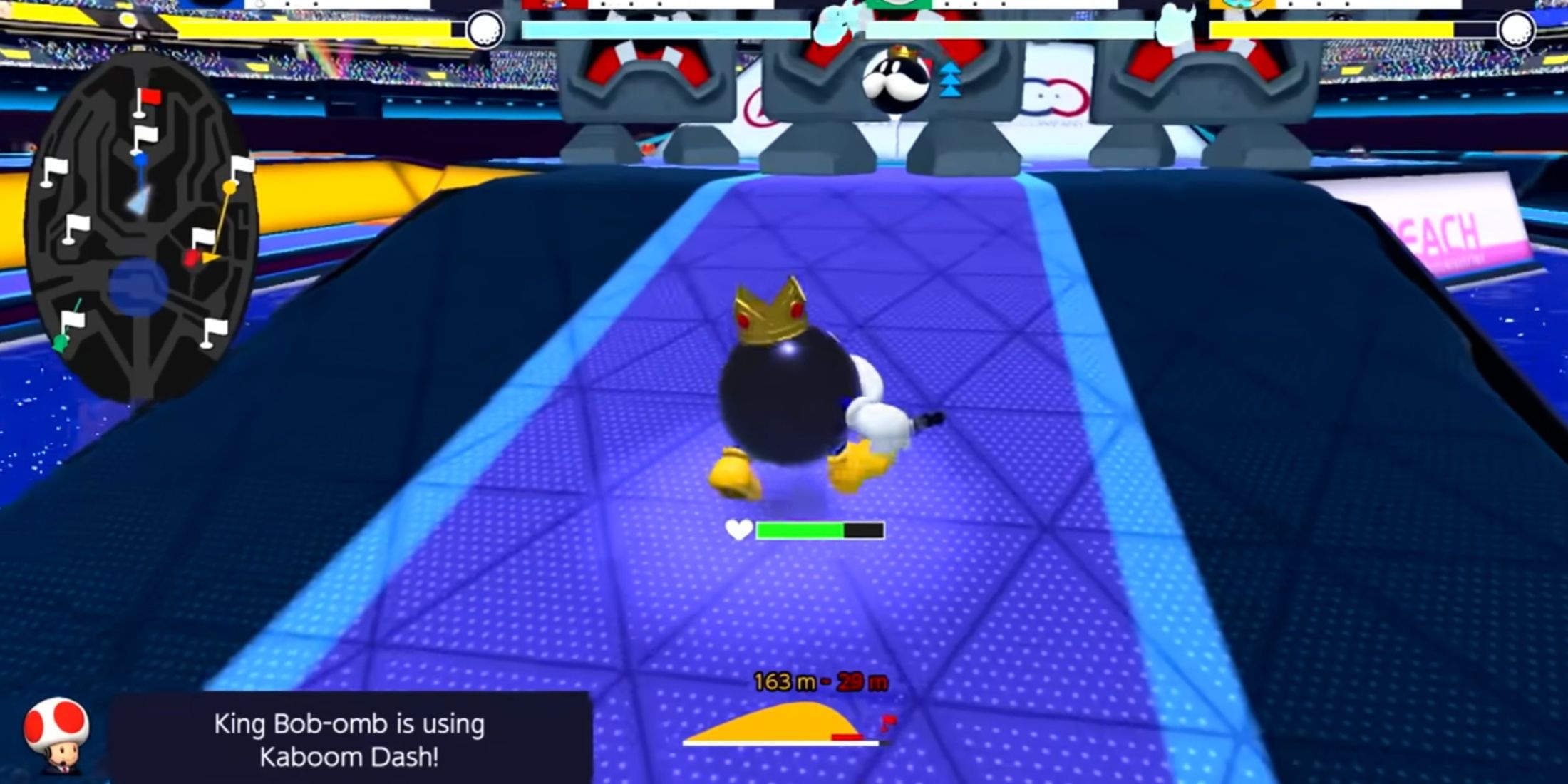Select the red dot marker near the yellow flag path
1568x784 pixels.
coord(190,259)
